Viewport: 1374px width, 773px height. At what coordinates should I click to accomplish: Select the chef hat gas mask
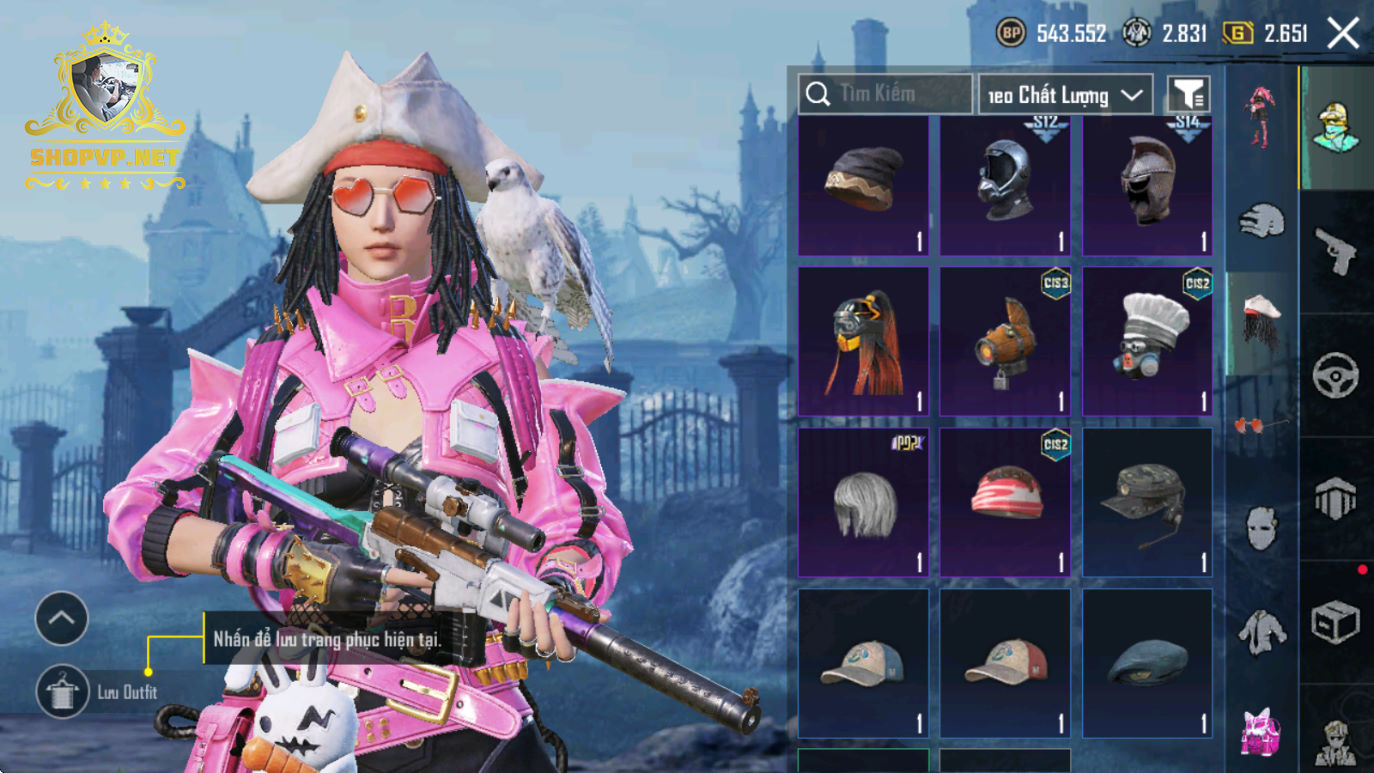pos(1147,341)
